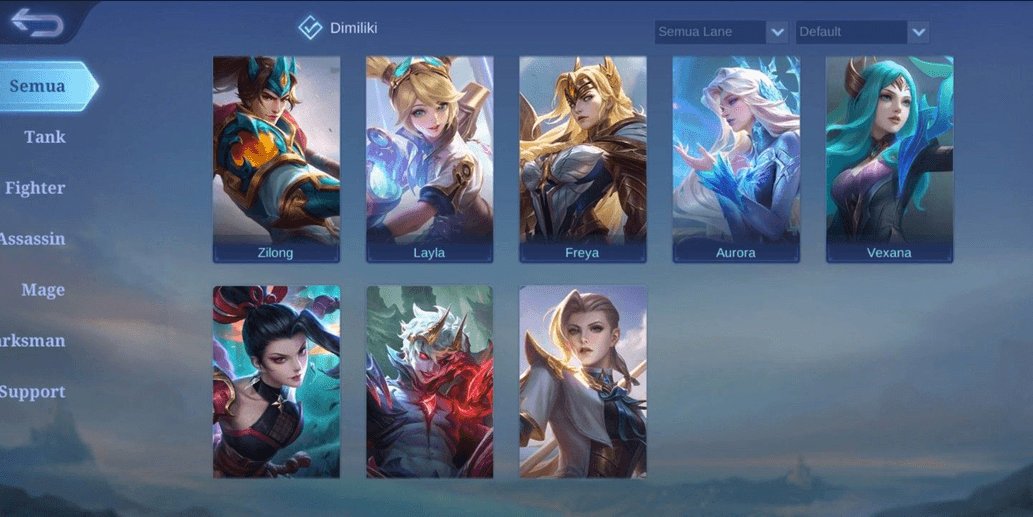The width and height of the screenshot is (1033, 517).
Task: Open the Assassin role tab
Action: 32,239
